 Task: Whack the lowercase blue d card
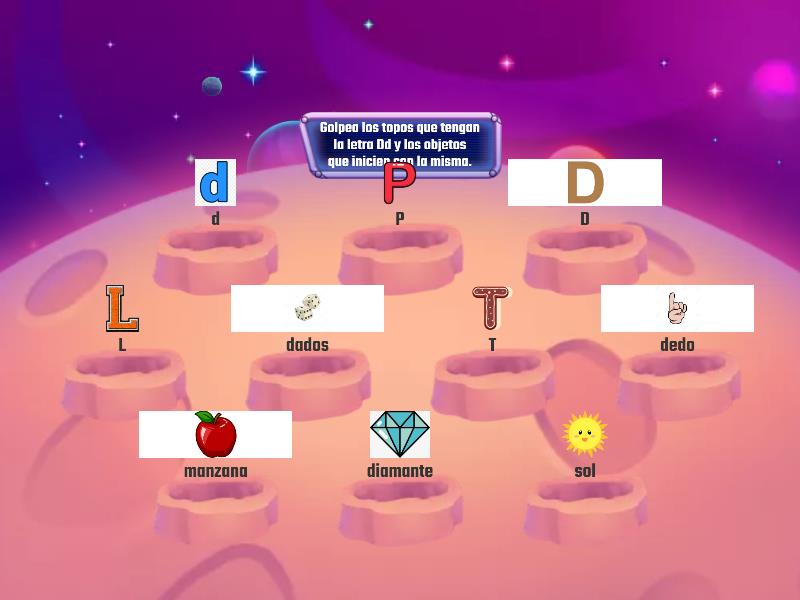click(215, 183)
